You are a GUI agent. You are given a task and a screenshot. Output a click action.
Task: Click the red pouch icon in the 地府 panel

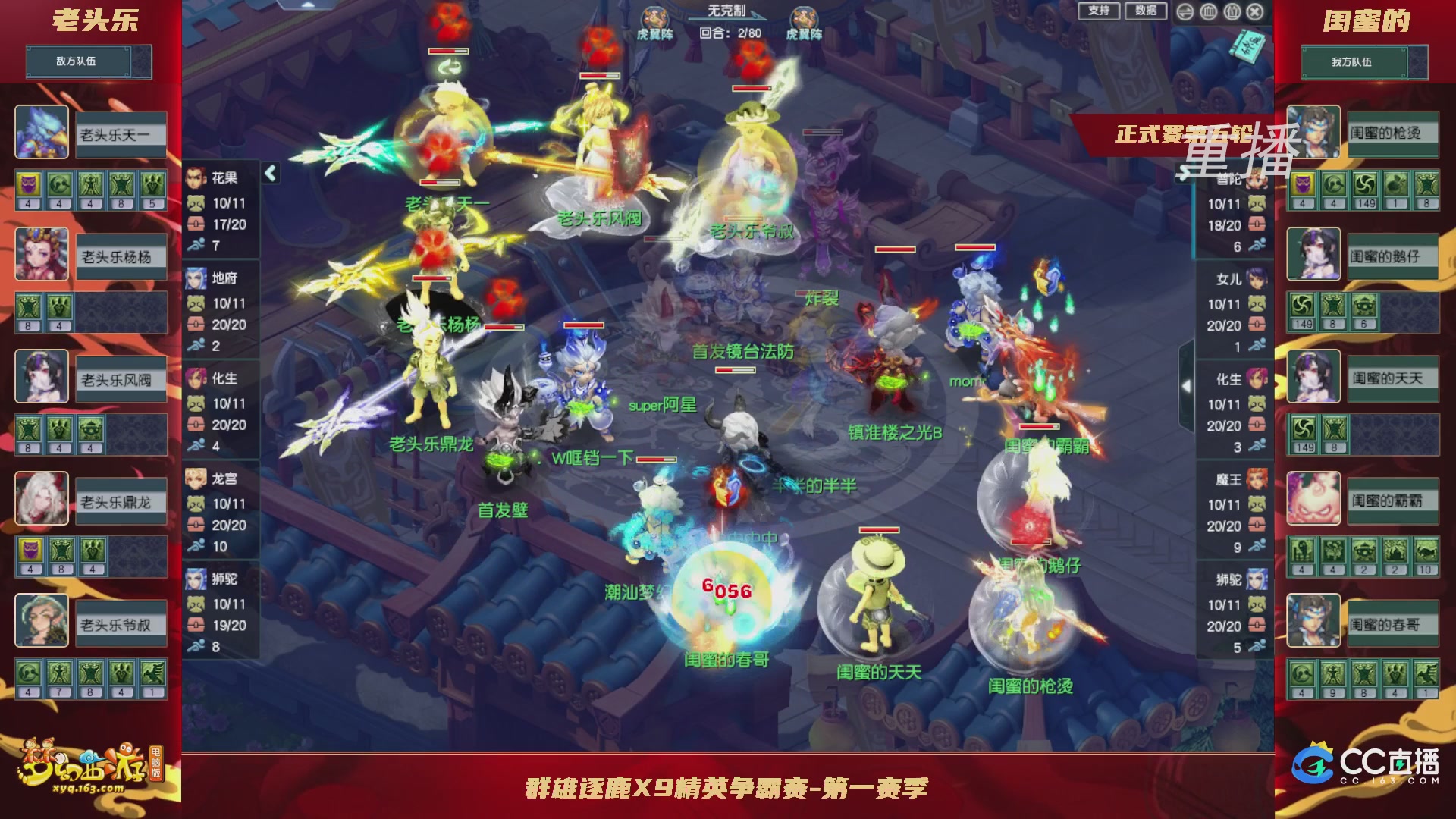196,323
